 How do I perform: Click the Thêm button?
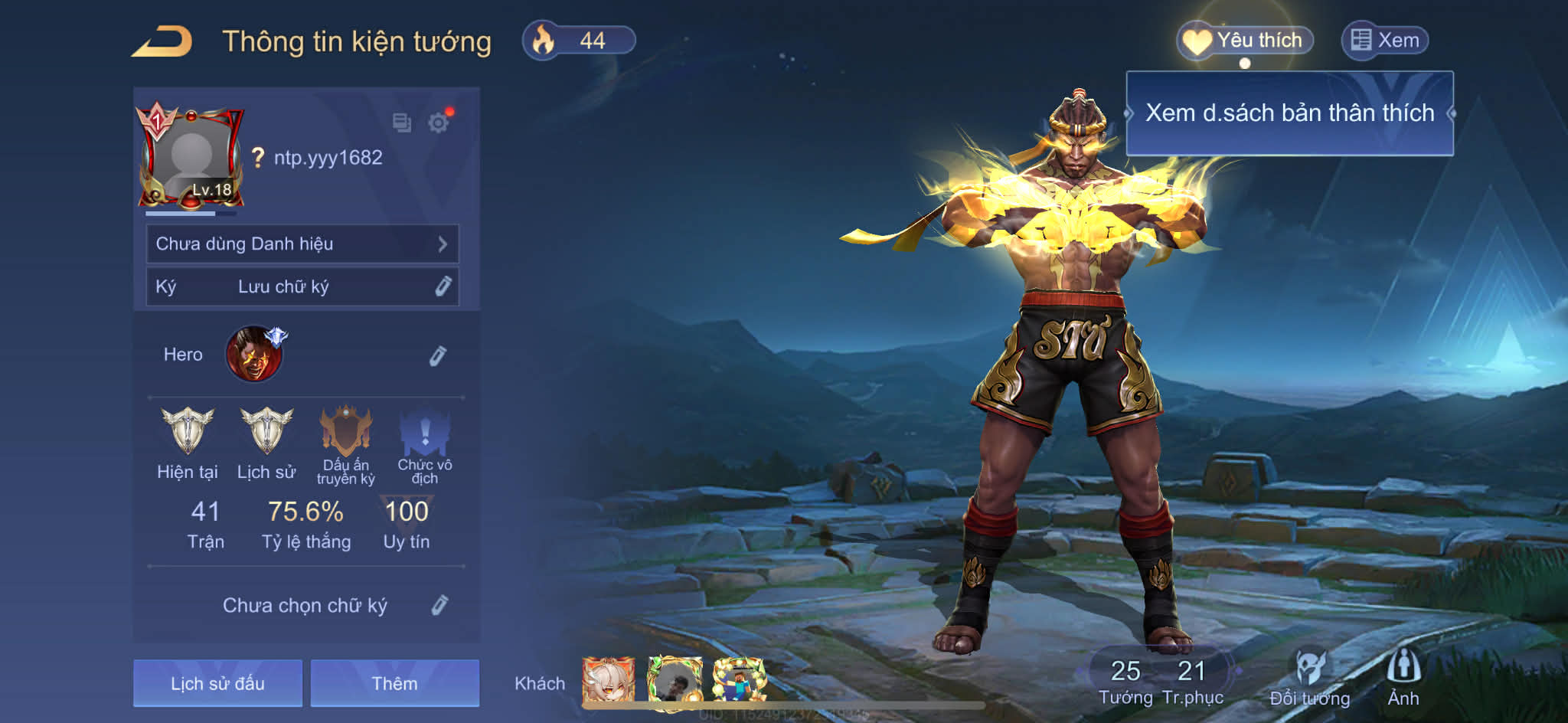(x=394, y=683)
